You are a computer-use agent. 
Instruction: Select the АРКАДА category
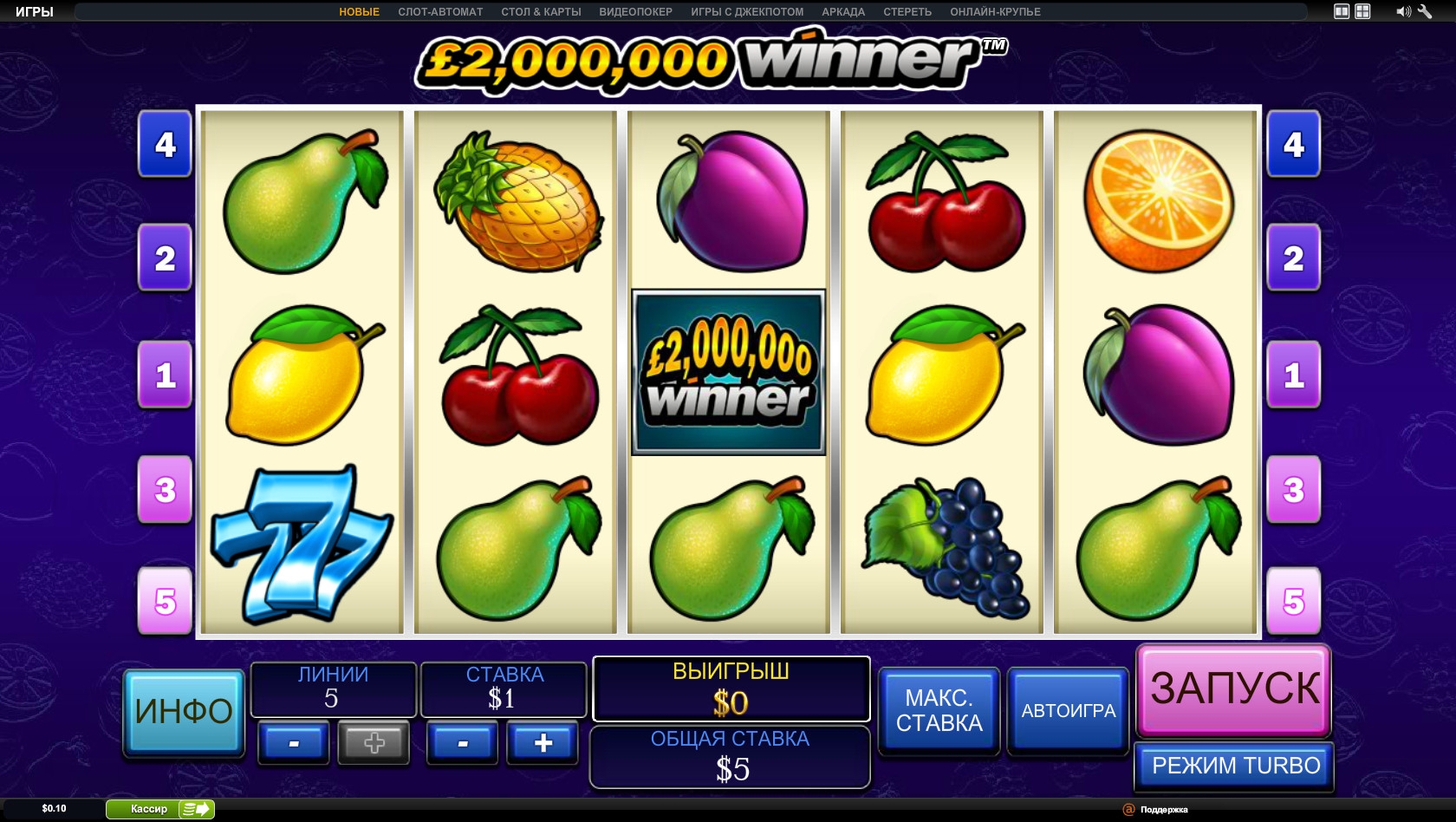[843, 12]
